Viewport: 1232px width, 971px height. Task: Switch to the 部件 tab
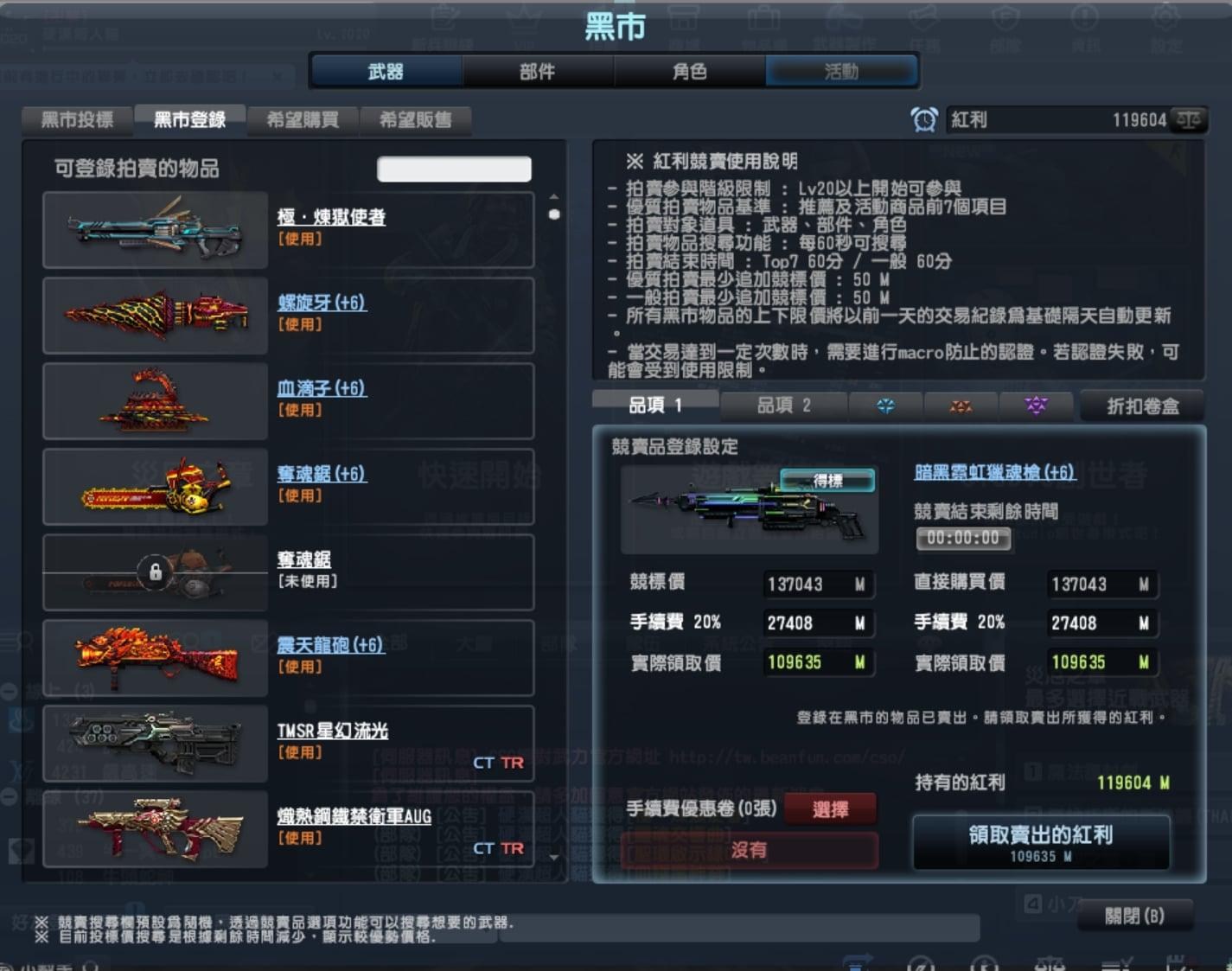point(536,72)
